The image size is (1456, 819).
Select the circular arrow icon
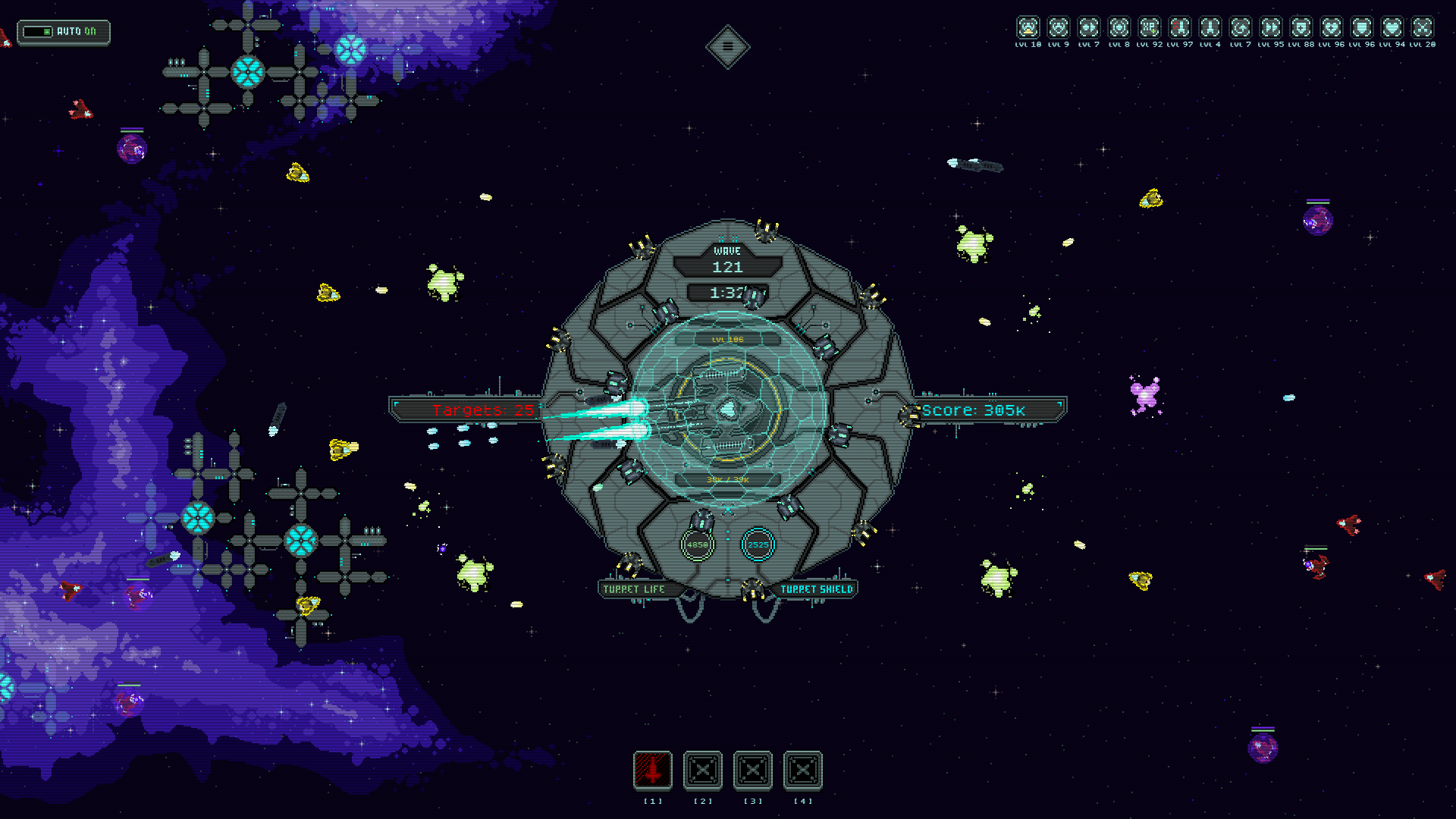tap(1241, 28)
